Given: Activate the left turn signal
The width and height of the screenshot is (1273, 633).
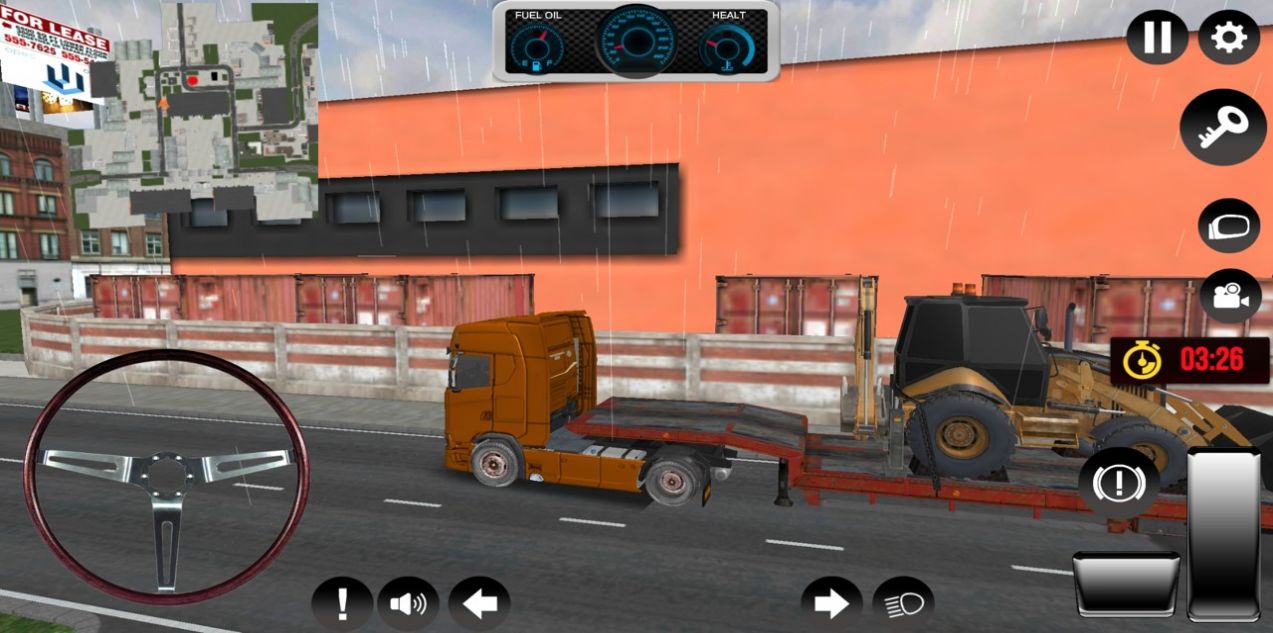Looking at the screenshot, I should click(x=479, y=604).
